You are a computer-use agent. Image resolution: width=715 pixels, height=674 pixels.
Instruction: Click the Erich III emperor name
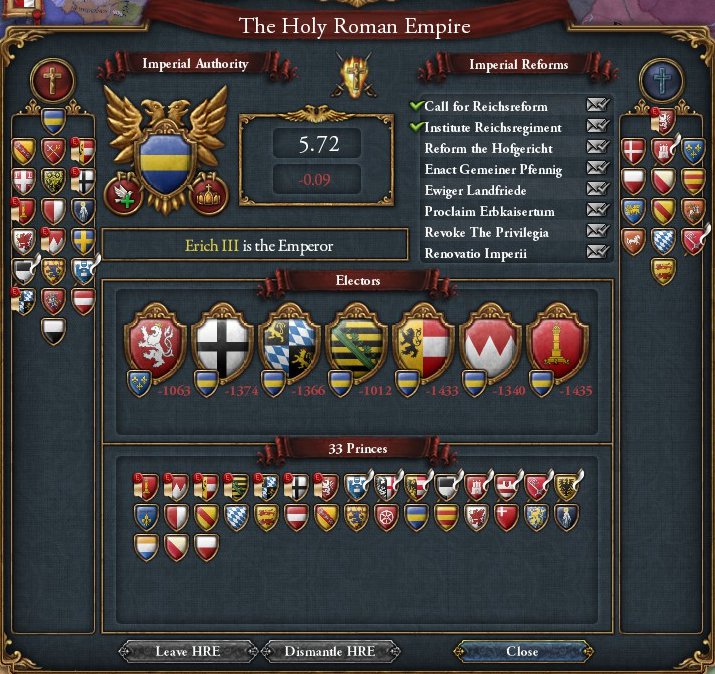(x=211, y=245)
